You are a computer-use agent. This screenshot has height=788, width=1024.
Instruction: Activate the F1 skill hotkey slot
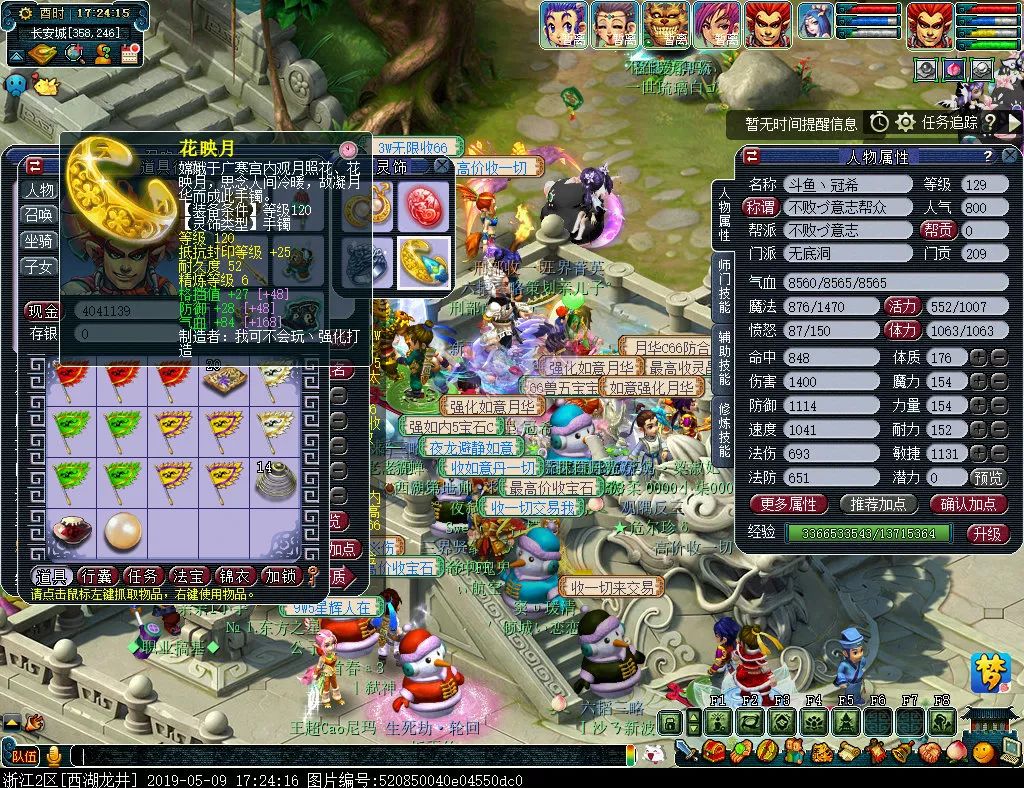point(717,722)
